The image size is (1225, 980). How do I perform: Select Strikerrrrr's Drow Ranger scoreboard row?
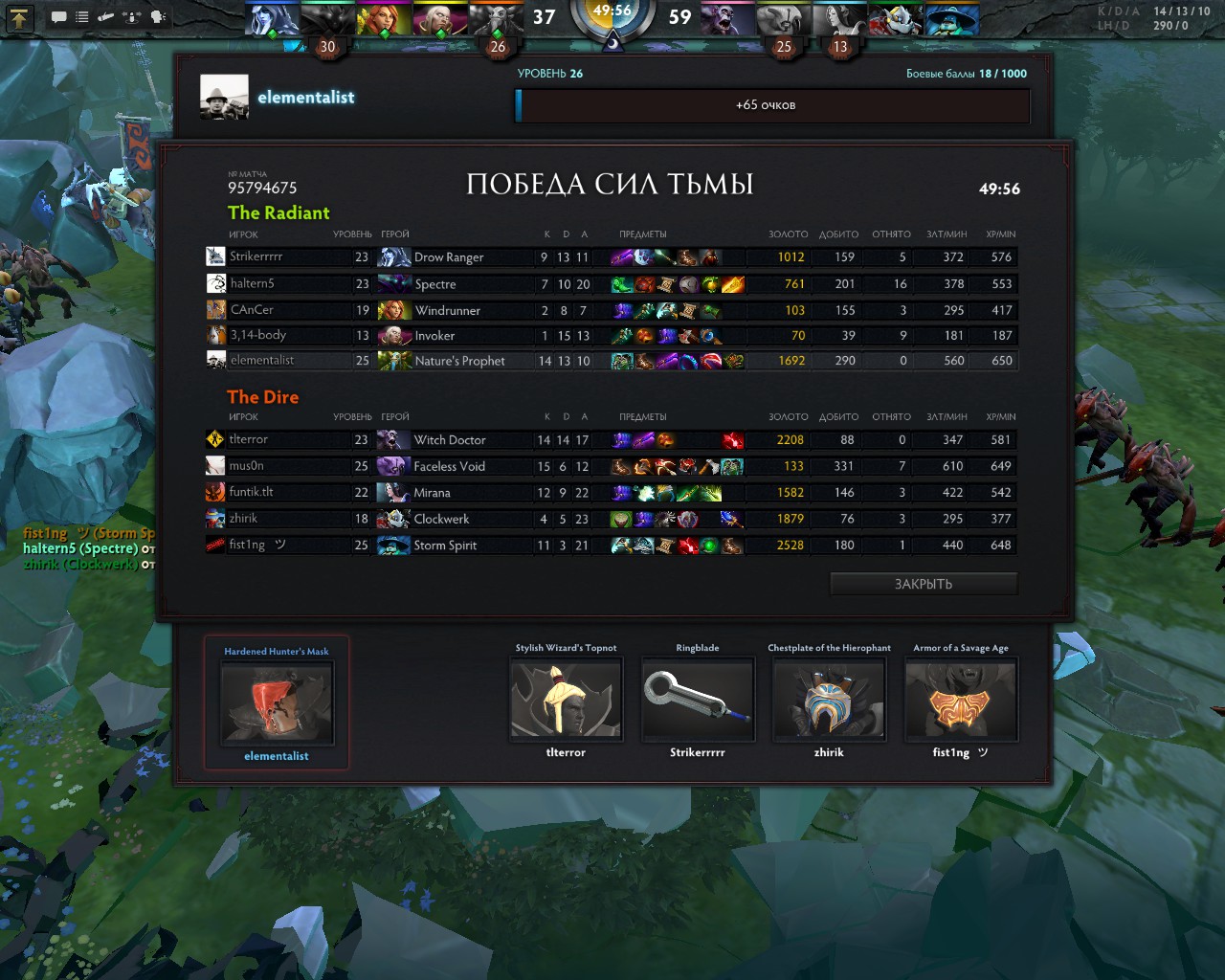611,256
